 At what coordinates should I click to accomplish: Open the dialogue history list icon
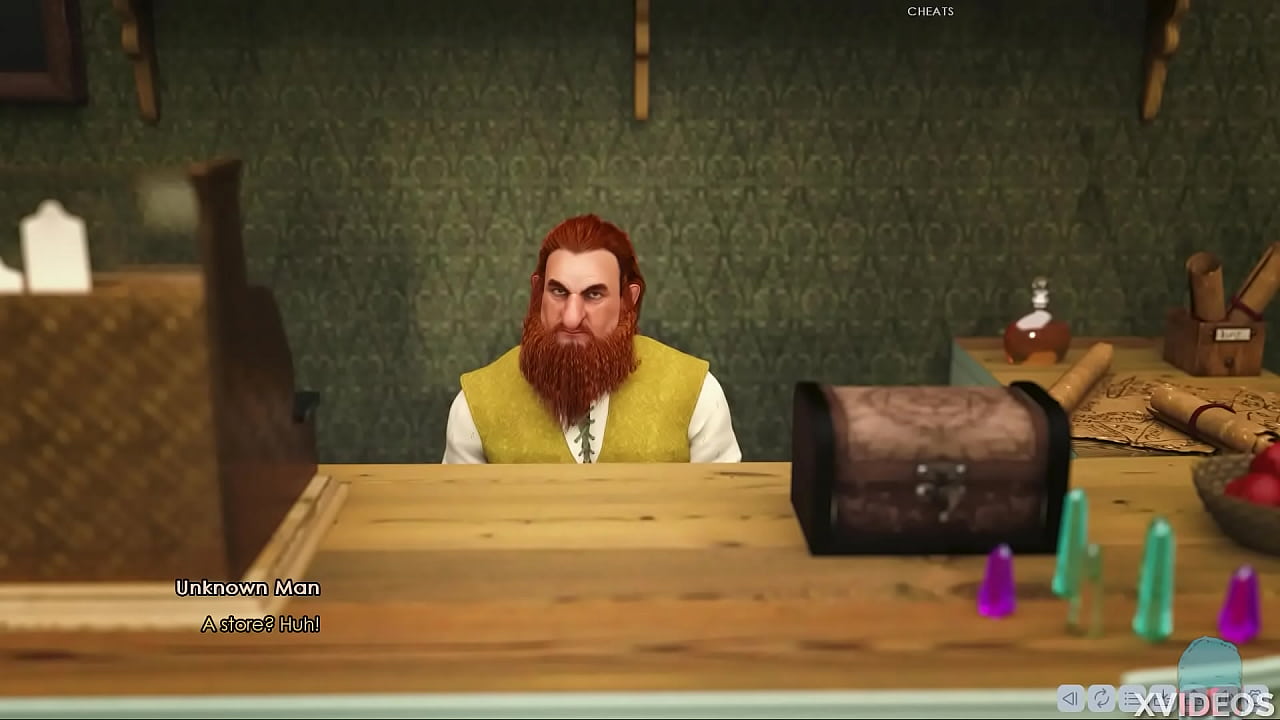point(1131,697)
